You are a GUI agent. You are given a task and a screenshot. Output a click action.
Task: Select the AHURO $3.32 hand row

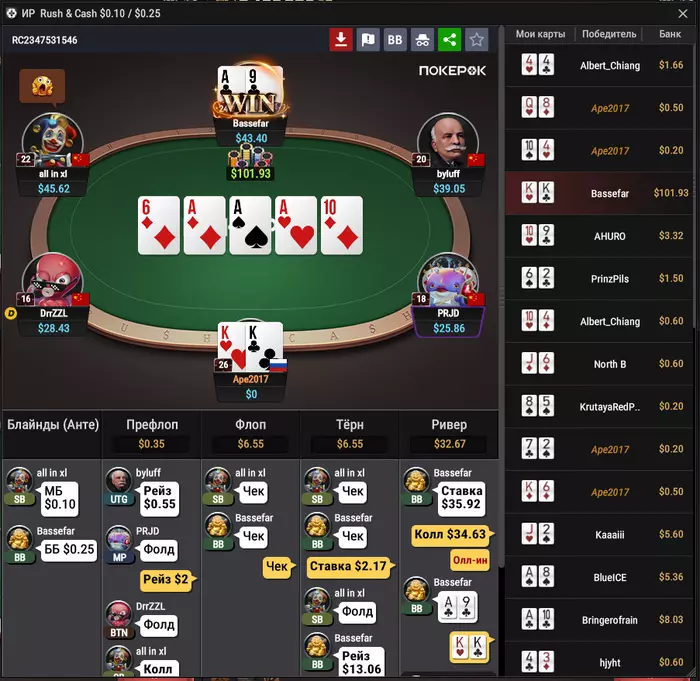(602, 236)
